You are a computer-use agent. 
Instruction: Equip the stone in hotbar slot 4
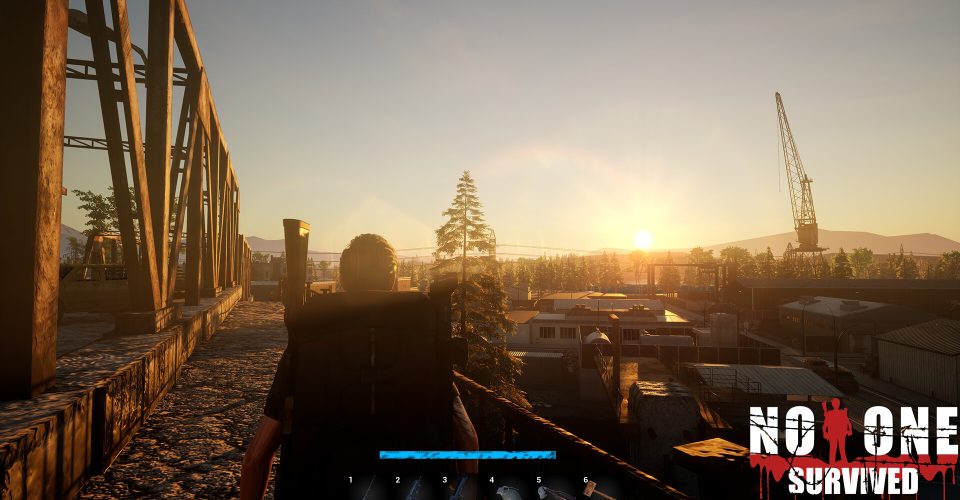(x=510, y=491)
